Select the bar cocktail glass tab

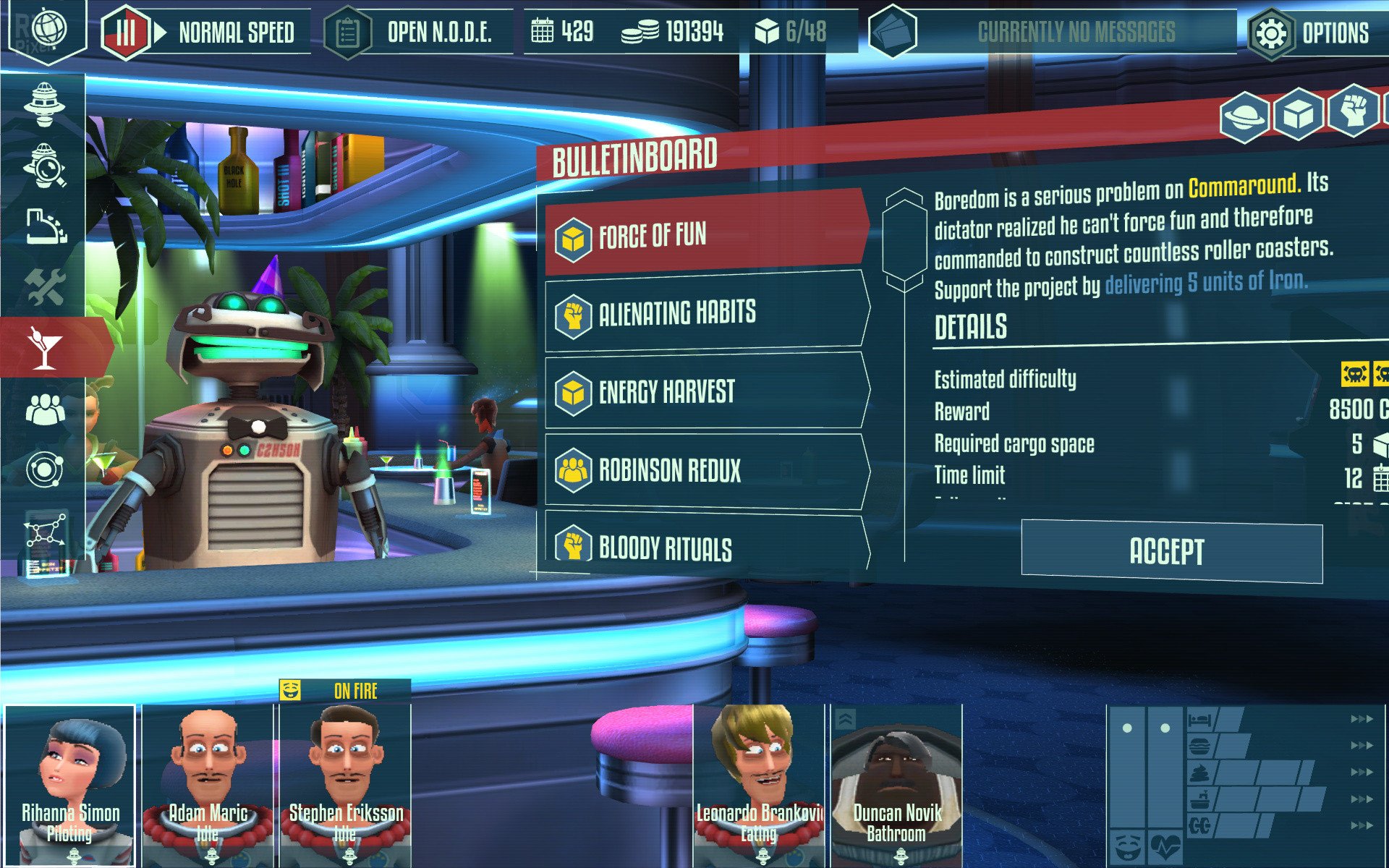coord(45,347)
